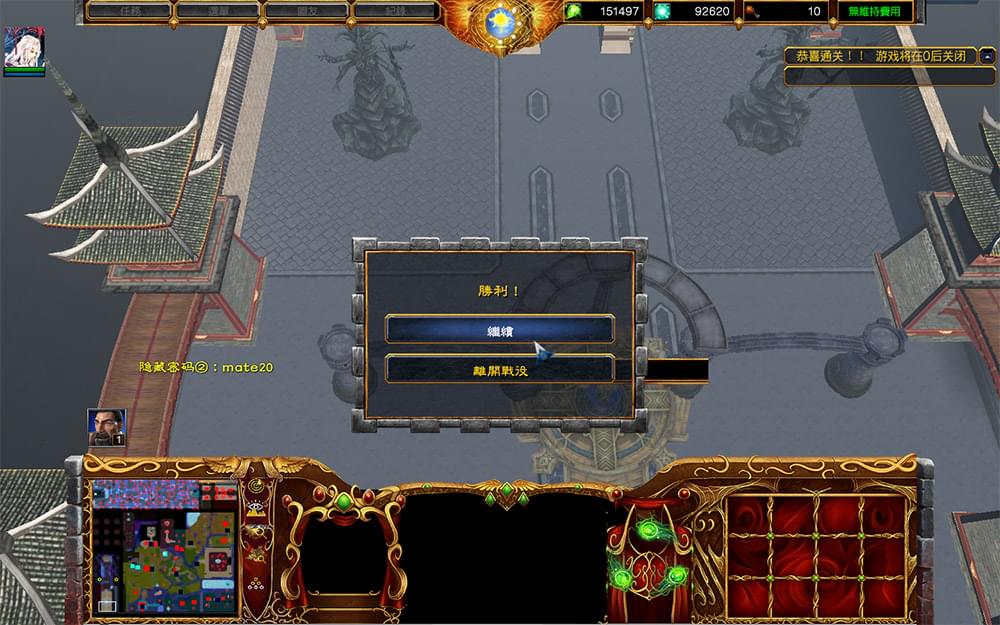Click on the minimap

click(164, 547)
